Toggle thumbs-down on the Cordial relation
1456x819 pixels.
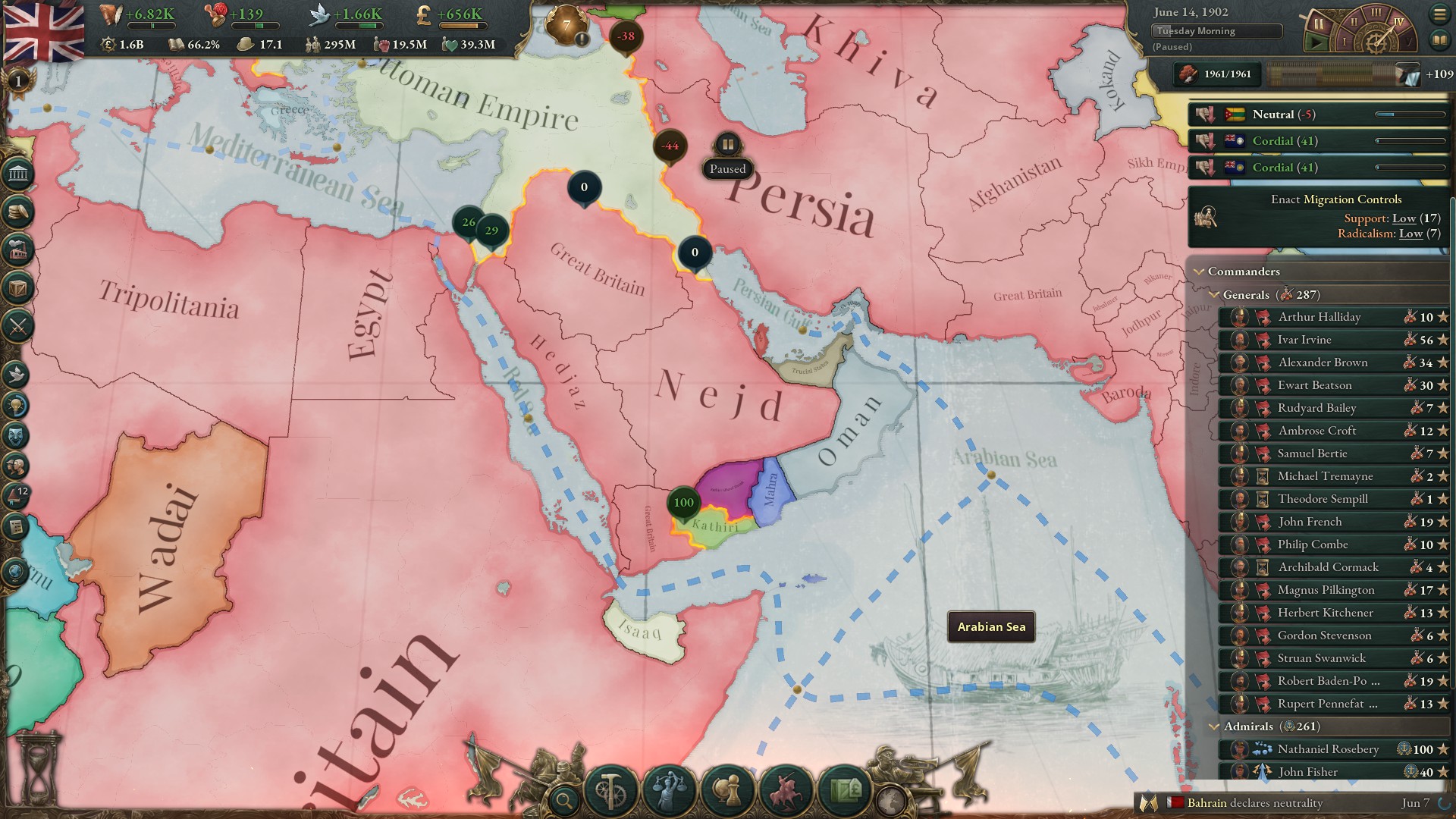click(x=1204, y=141)
